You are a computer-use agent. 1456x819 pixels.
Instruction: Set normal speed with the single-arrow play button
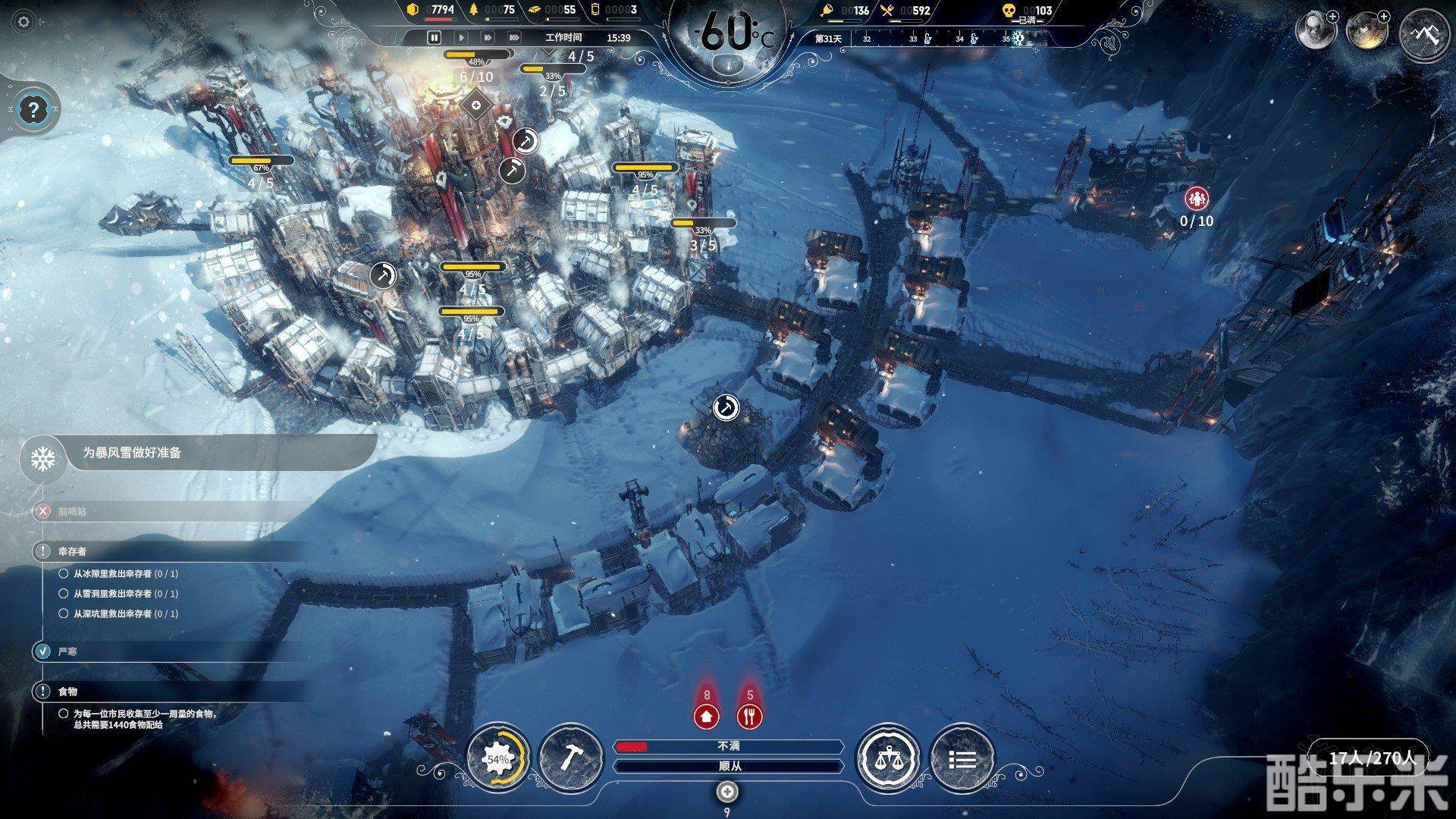(461, 37)
